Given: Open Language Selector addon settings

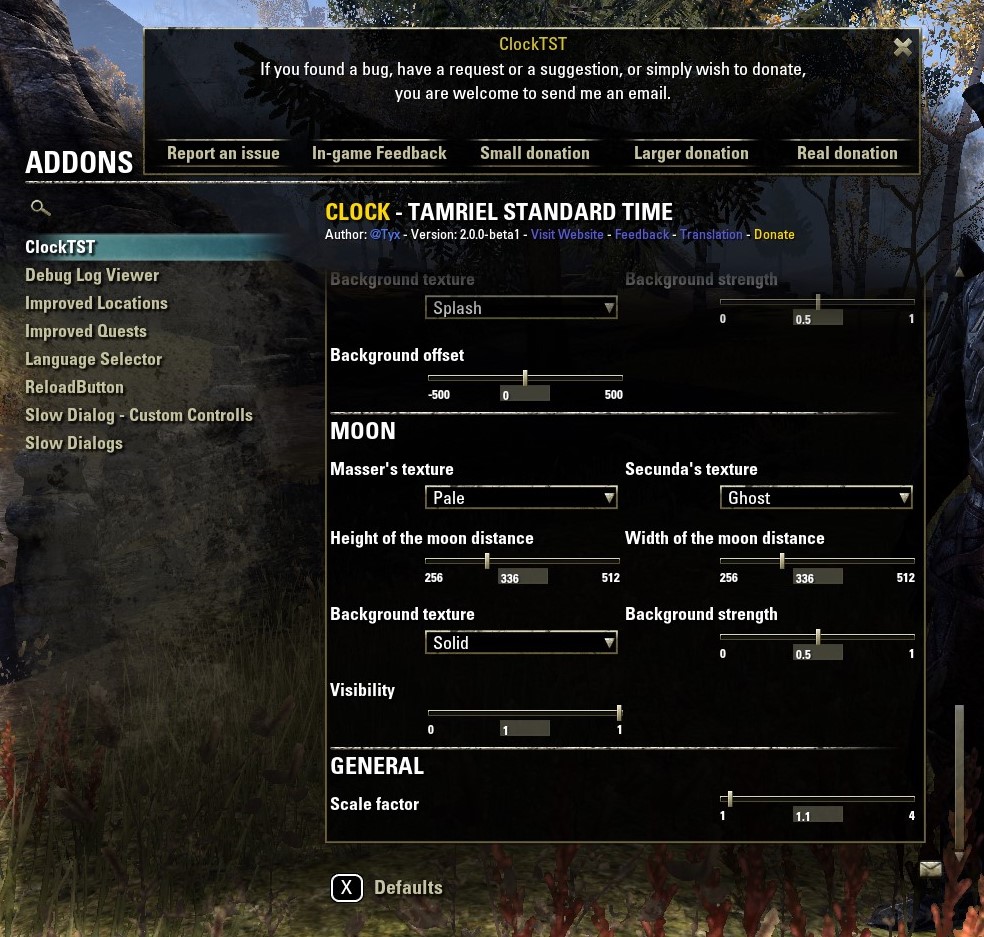Looking at the screenshot, I should pyautogui.click(x=93, y=359).
